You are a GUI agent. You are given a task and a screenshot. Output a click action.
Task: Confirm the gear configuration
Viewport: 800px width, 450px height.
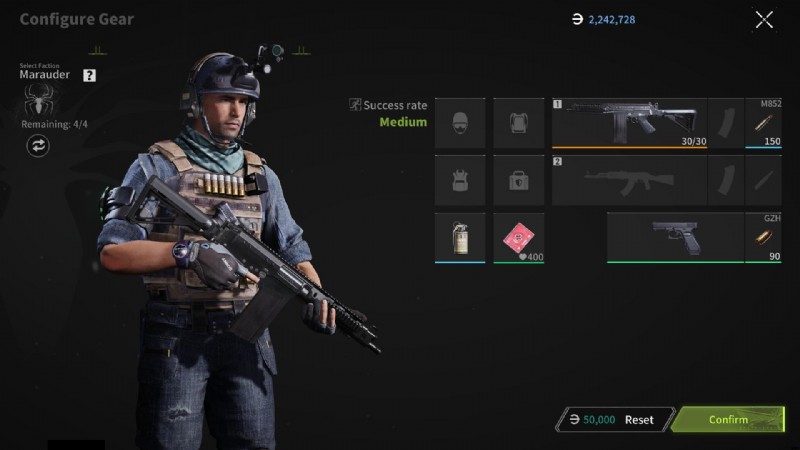(x=729, y=419)
